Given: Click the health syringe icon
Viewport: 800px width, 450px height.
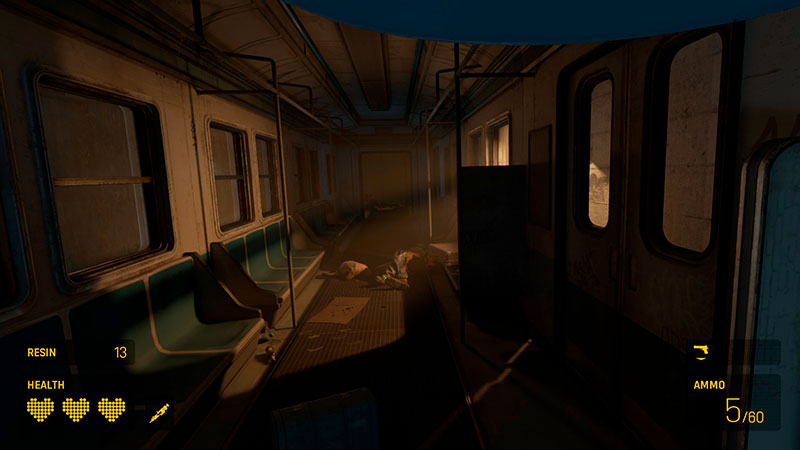Looking at the screenshot, I should click(159, 412).
